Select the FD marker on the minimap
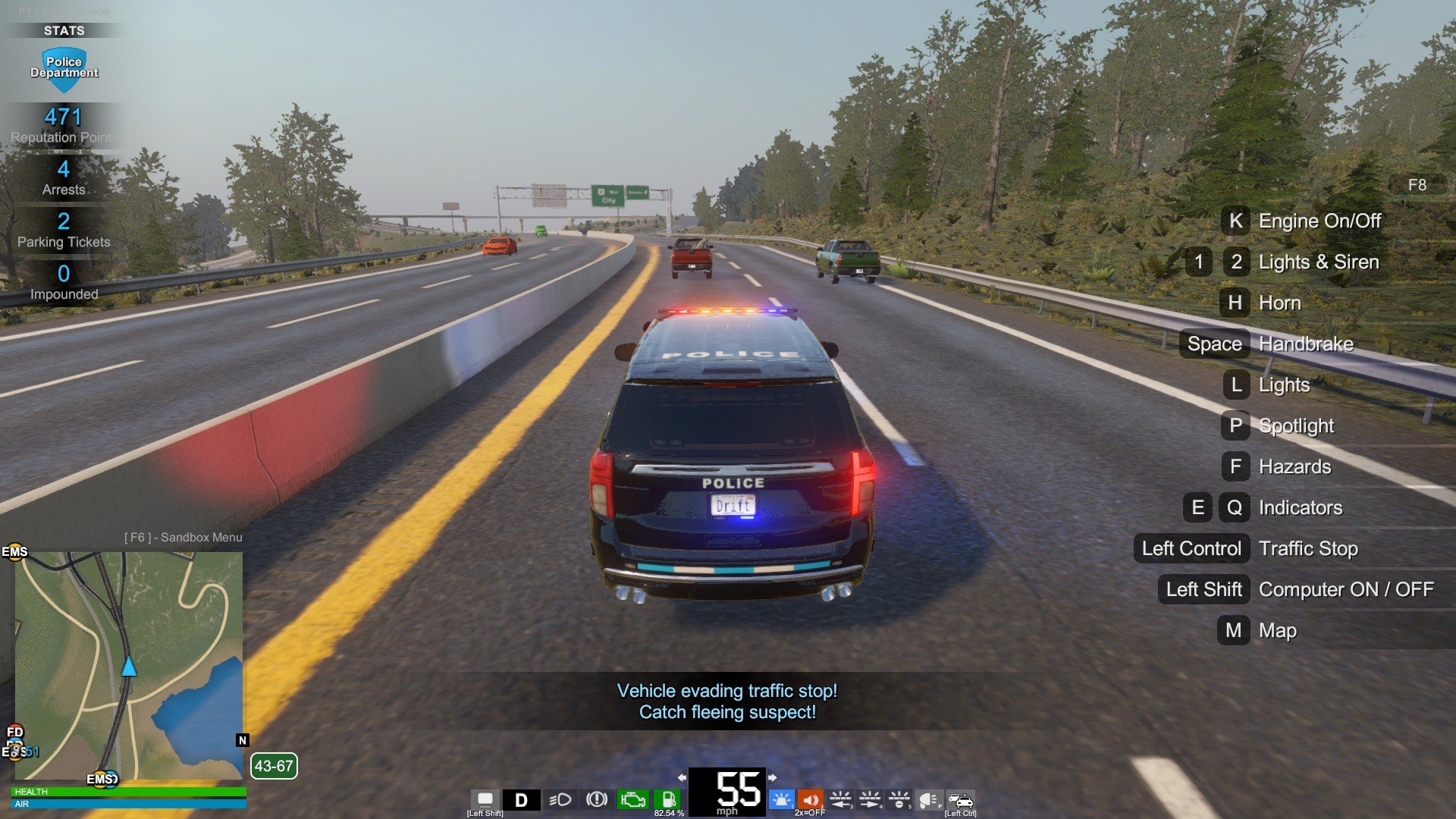Screen dimensions: 1456x819 click(x=14, y=732)
